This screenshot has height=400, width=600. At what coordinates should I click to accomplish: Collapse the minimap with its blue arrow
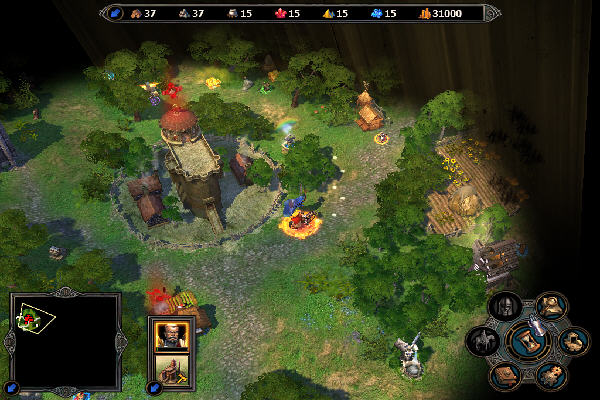point(12,387)
